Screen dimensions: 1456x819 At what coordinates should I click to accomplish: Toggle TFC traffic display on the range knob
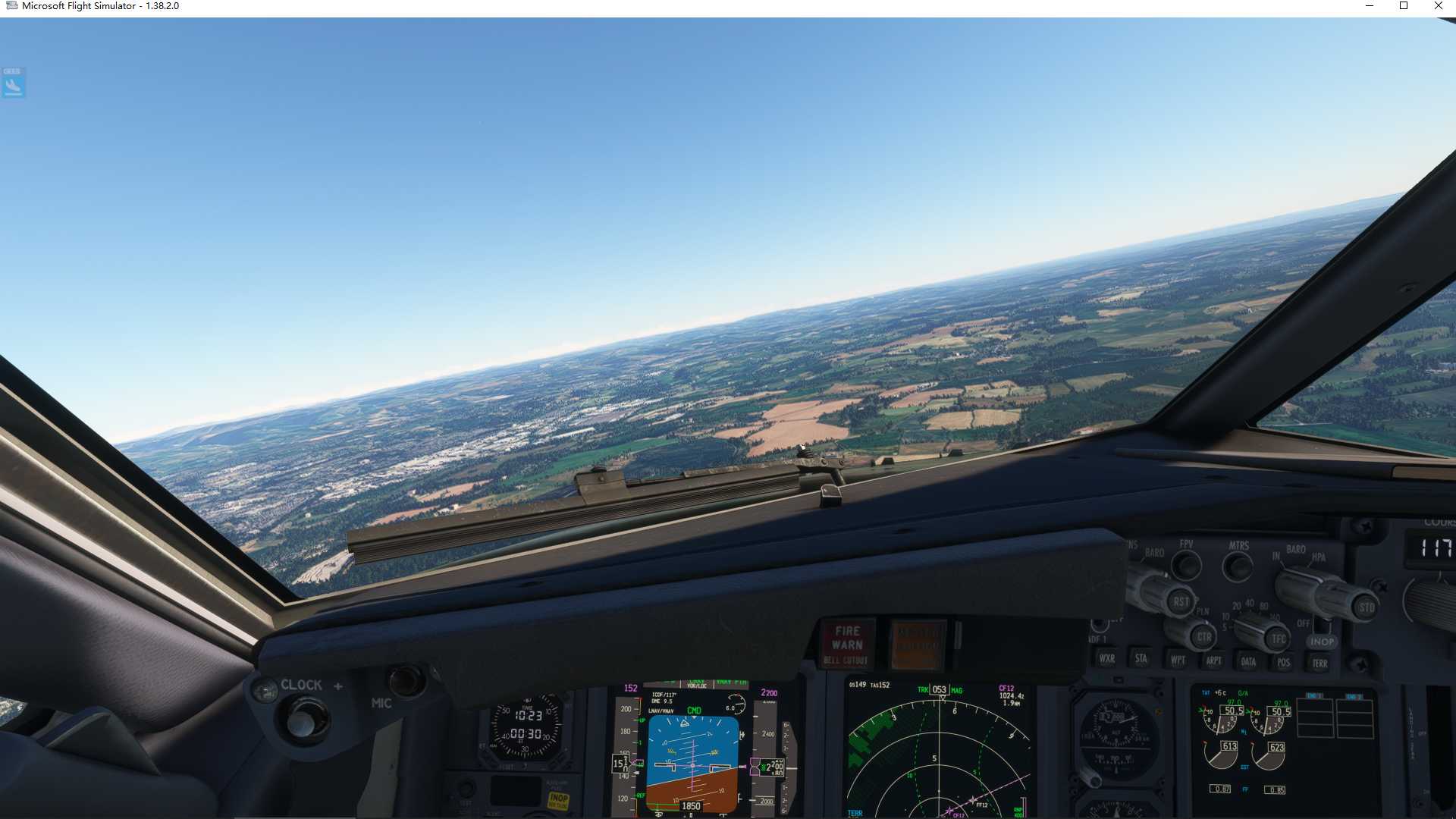tap(1278, 638)
